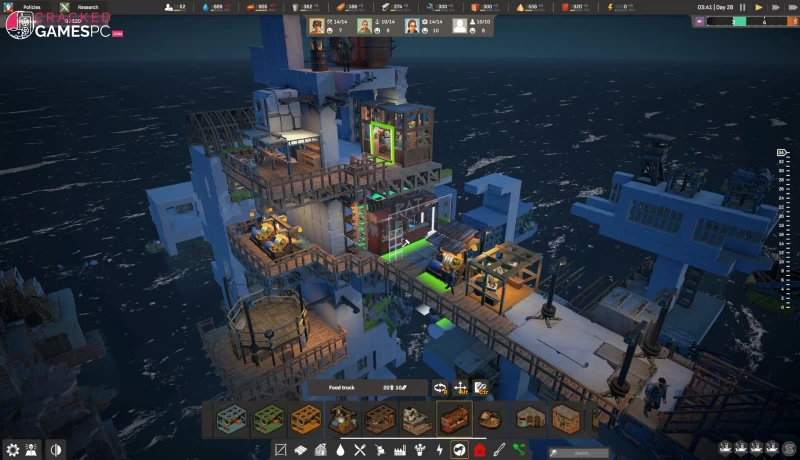Set game speed with the fast-forward button
Image resolution: width=800 pixels, height=460 pixels.
click(778, 7)
